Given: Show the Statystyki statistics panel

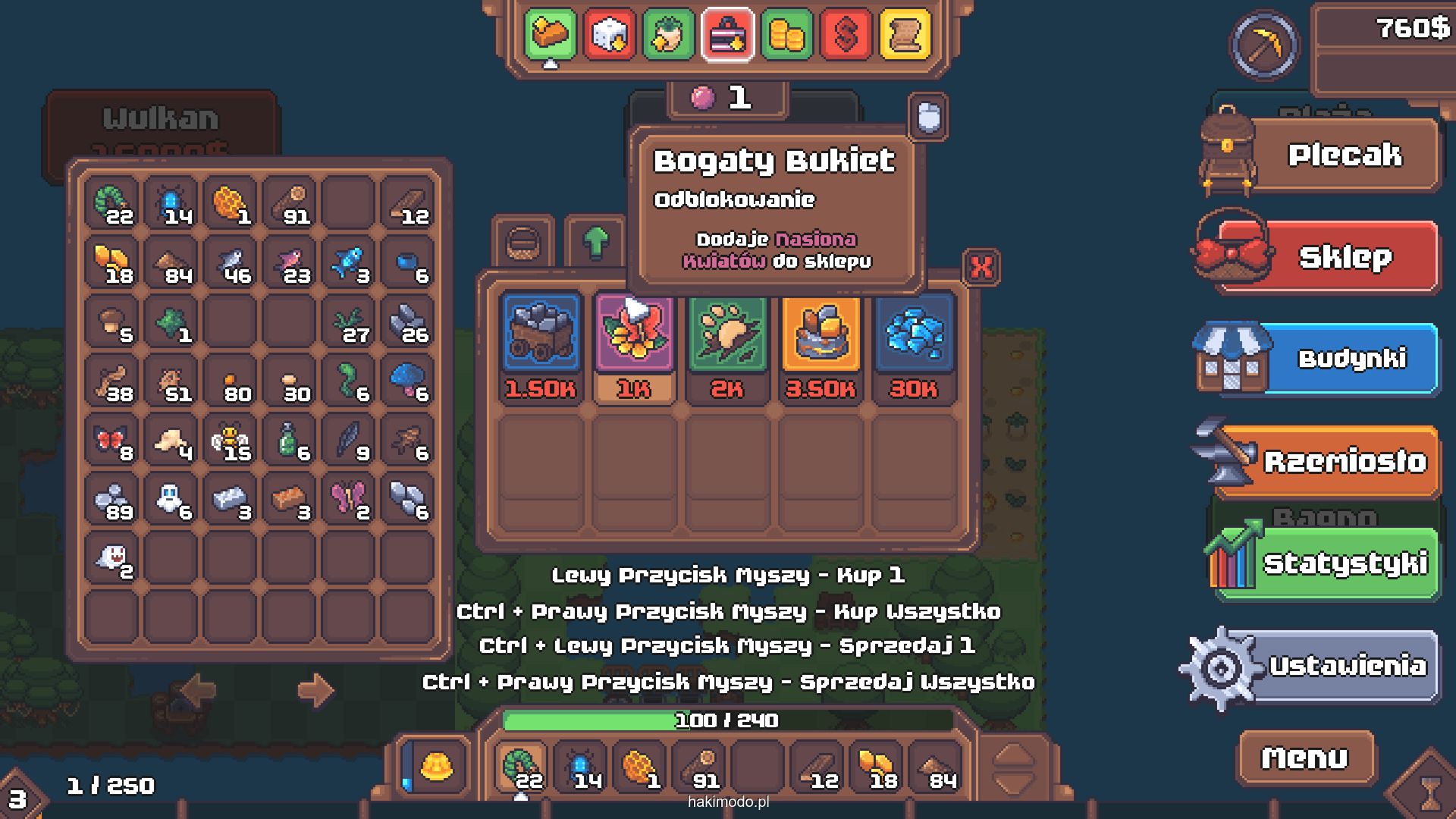Looking at the screenshot, I should (1343, 563).
